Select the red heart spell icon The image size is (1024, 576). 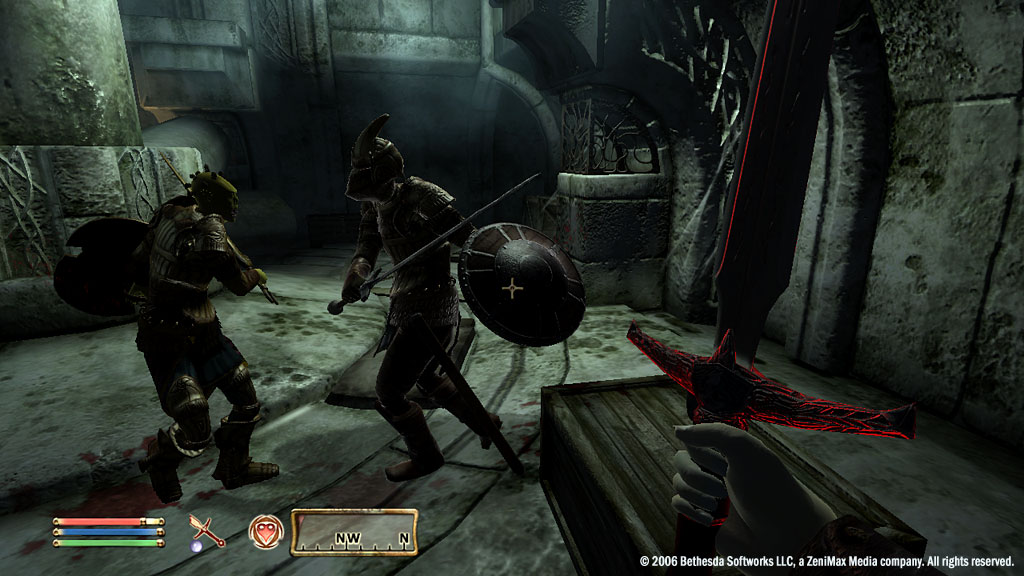pos(265,530)
